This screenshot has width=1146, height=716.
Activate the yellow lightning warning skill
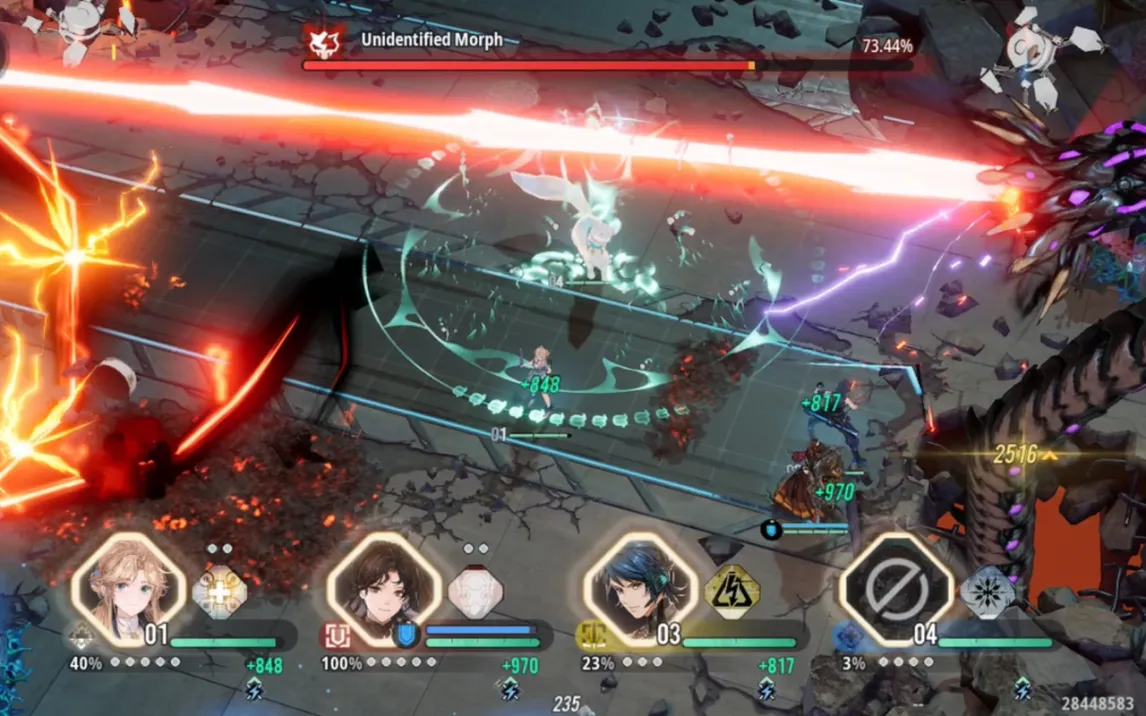(x=732, y=592)
